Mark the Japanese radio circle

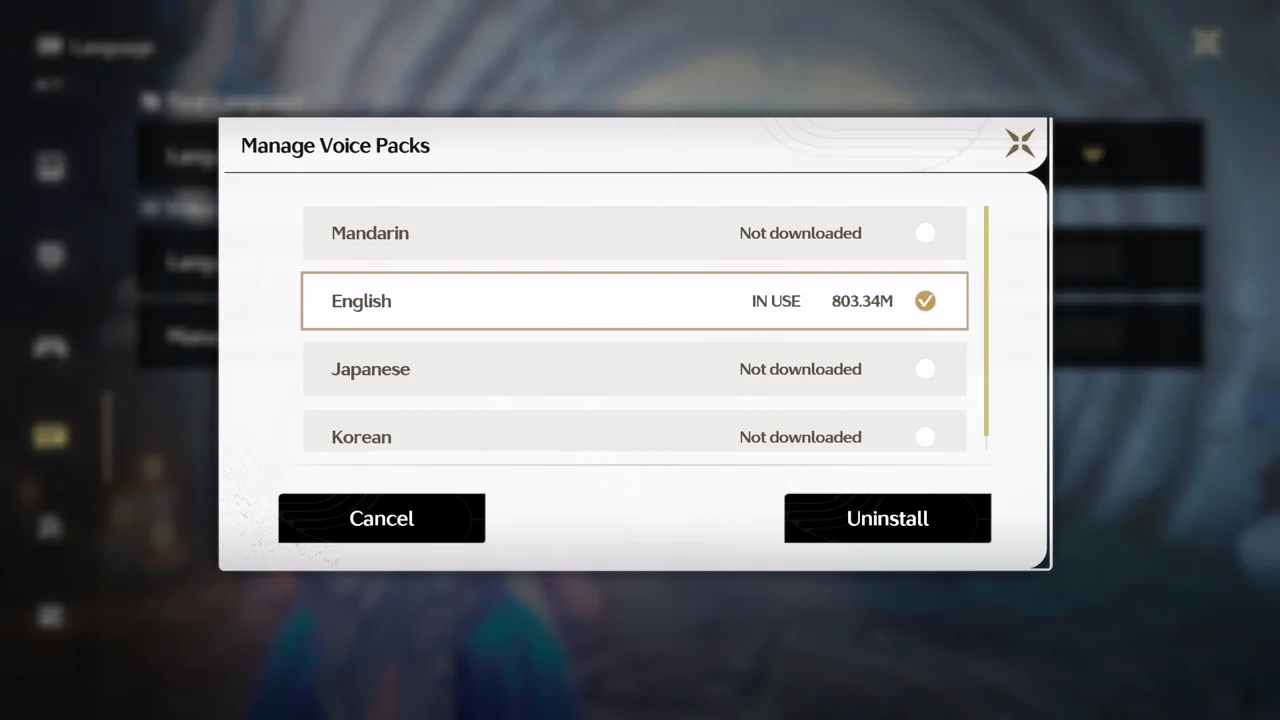pos(925,369)
